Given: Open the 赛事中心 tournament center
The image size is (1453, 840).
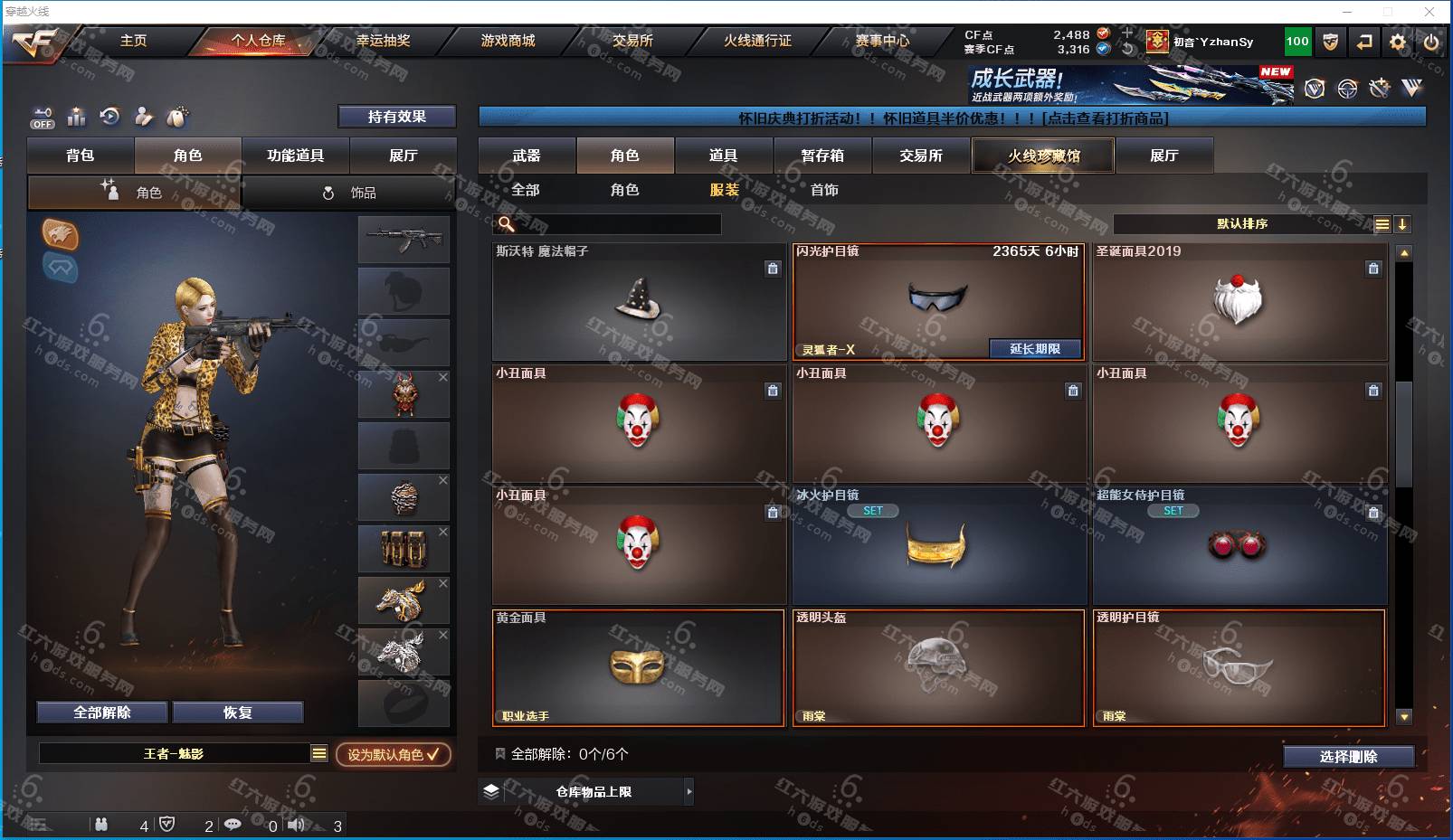Looking at the screenshot, I should click(882, 41).
